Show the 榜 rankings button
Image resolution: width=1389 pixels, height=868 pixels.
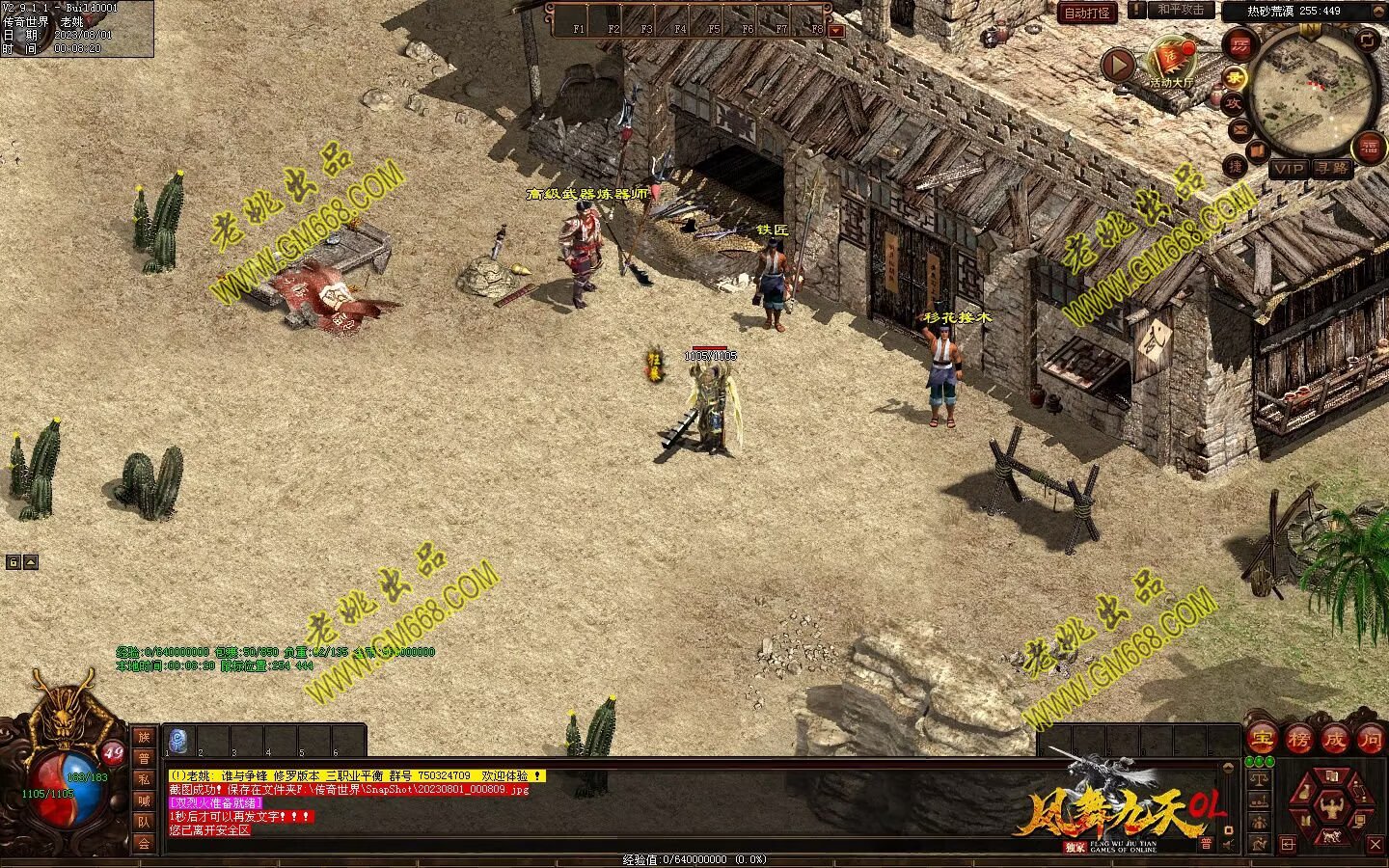[1298, 740]
